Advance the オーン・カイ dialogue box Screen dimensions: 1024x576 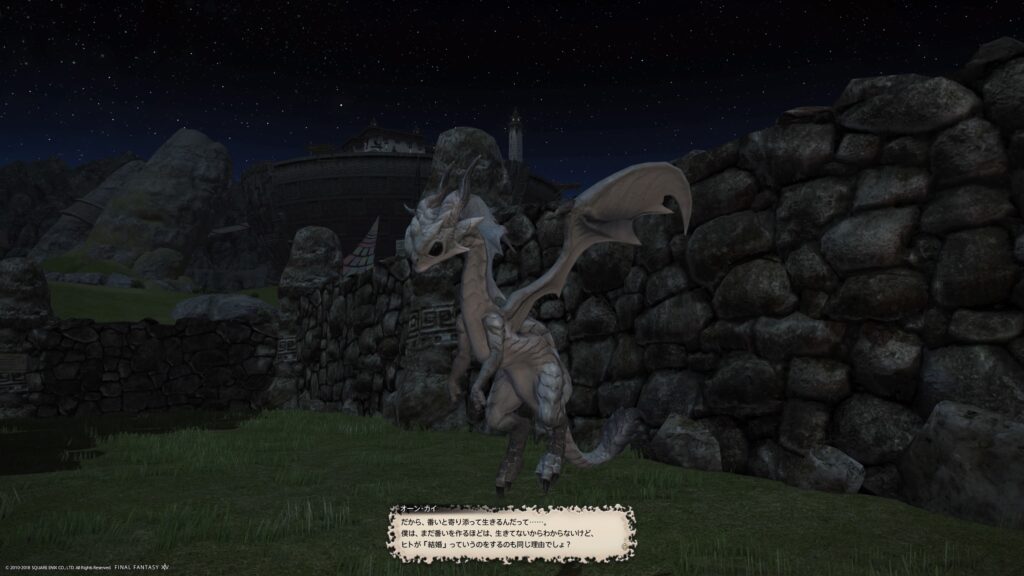click(511, 533)
